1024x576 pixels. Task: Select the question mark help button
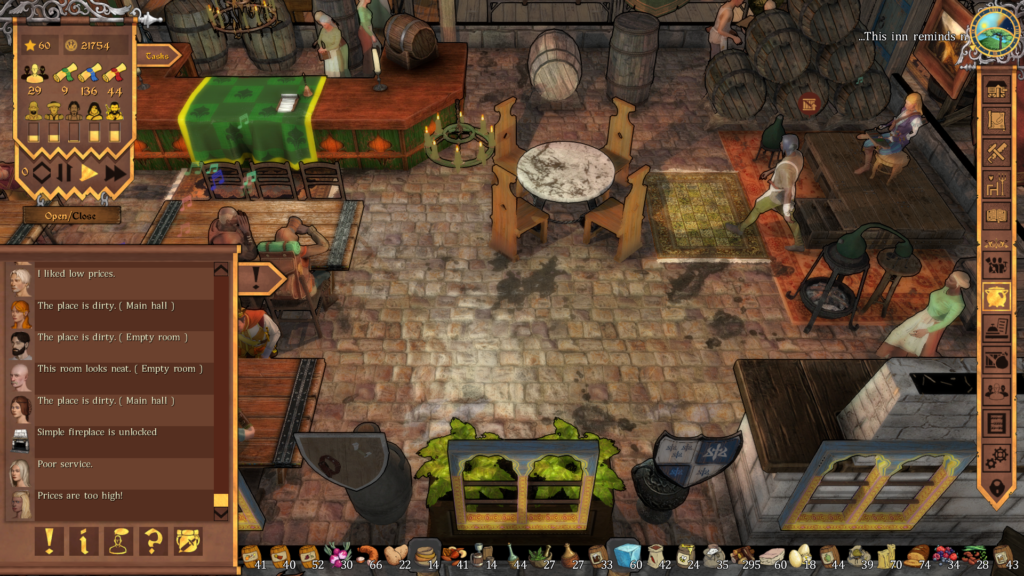pos(153,541)
